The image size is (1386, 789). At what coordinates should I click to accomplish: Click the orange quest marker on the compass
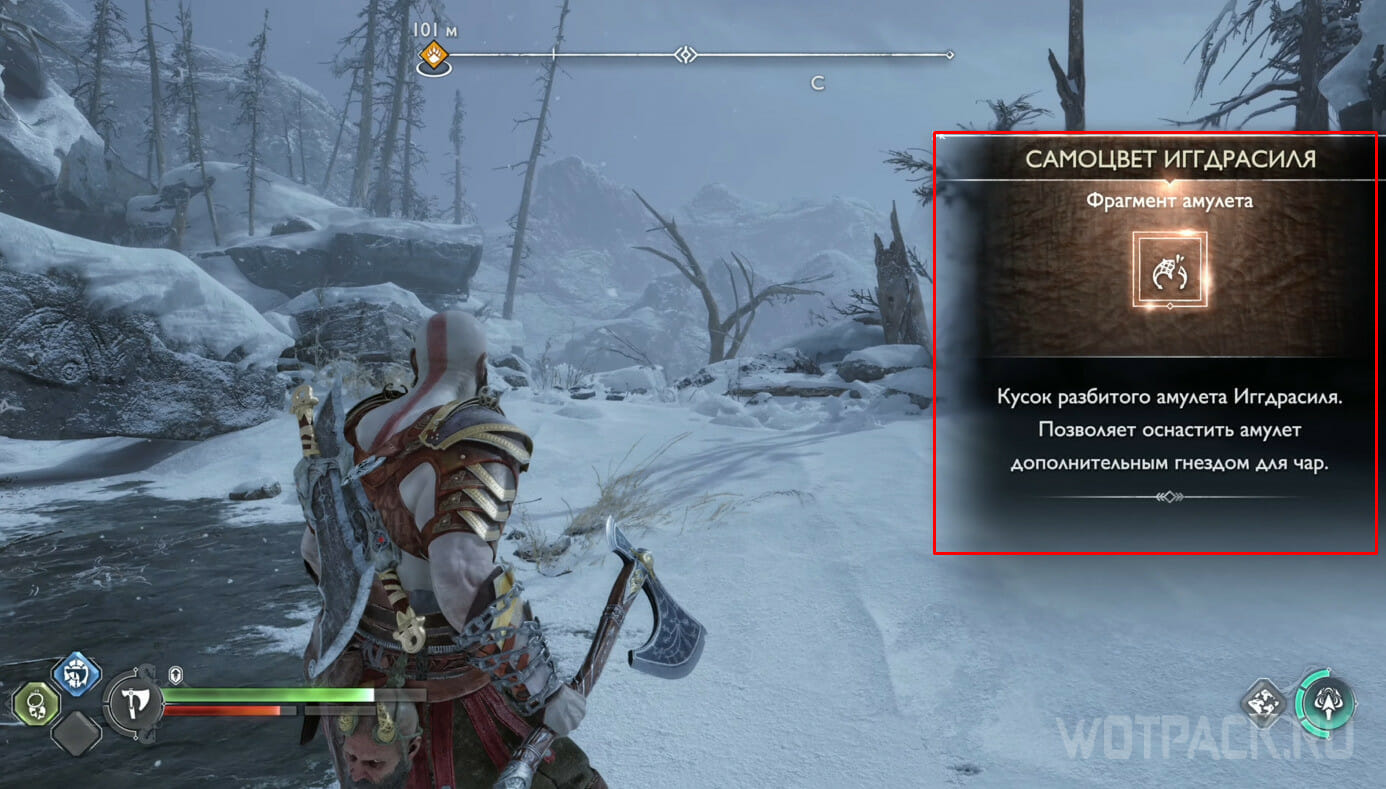[433, 56]
